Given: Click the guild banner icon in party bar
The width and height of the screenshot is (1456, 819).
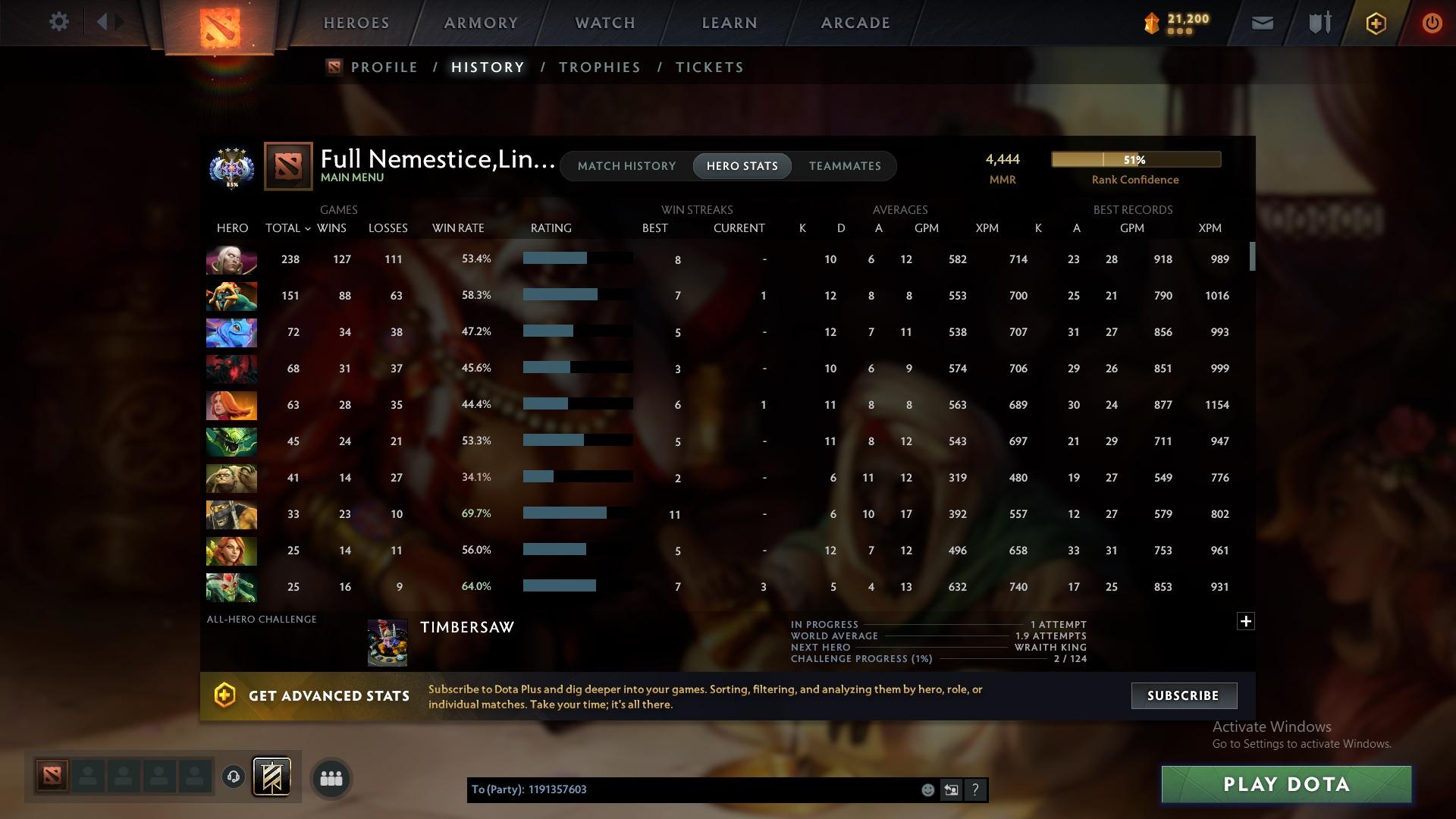Looking at the screenshot, I should [273, 777].
